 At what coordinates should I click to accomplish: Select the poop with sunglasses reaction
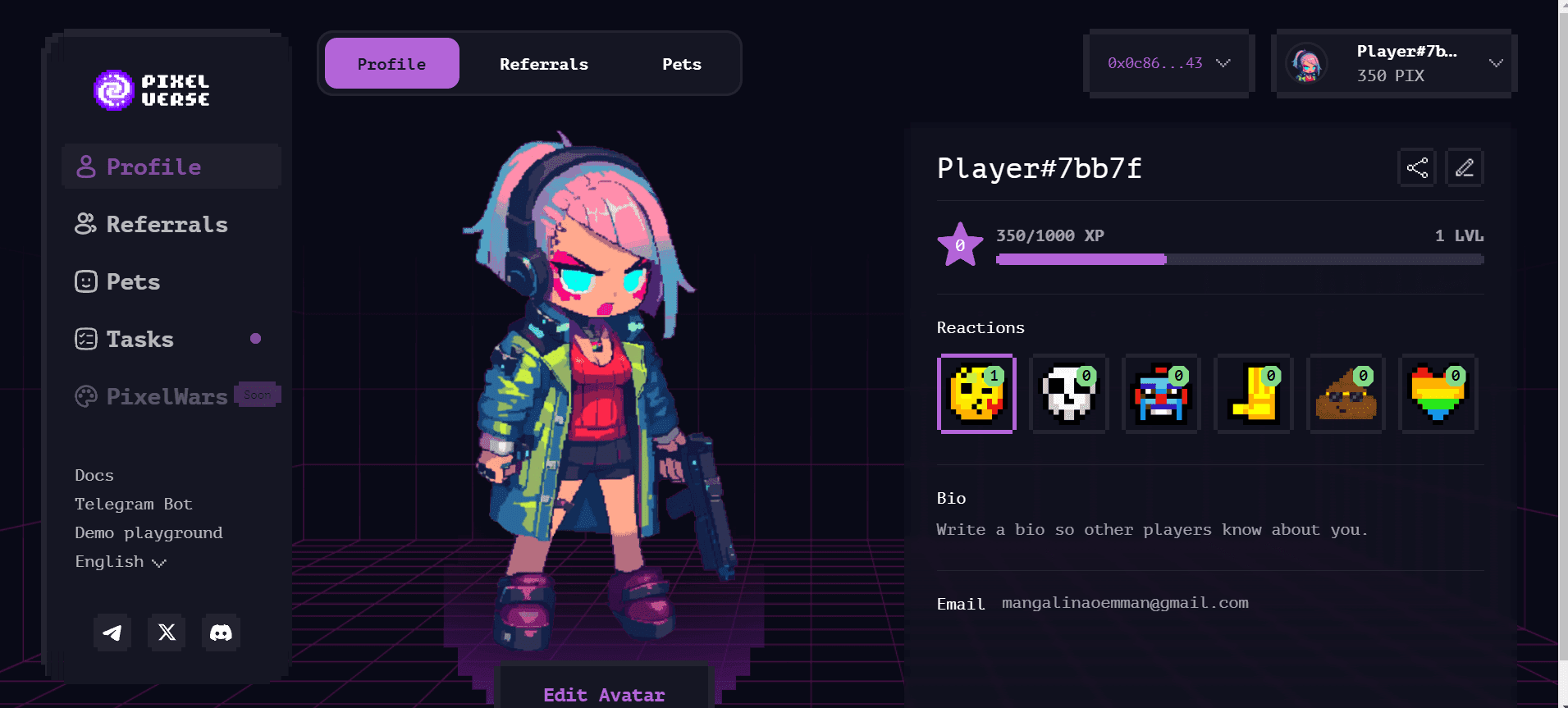1346,395
